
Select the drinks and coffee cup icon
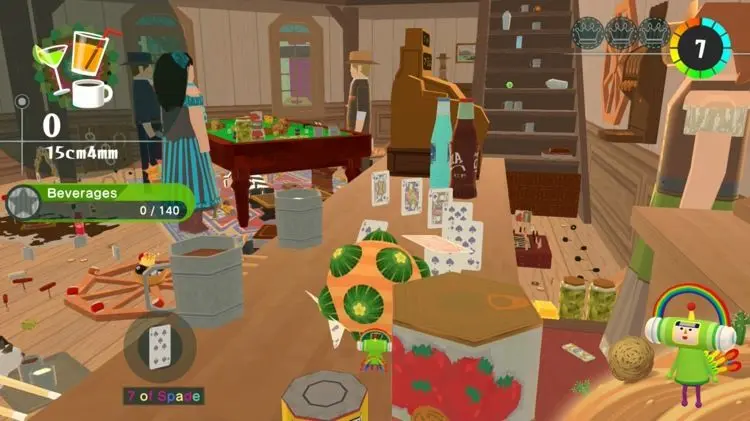pos(70,68)
